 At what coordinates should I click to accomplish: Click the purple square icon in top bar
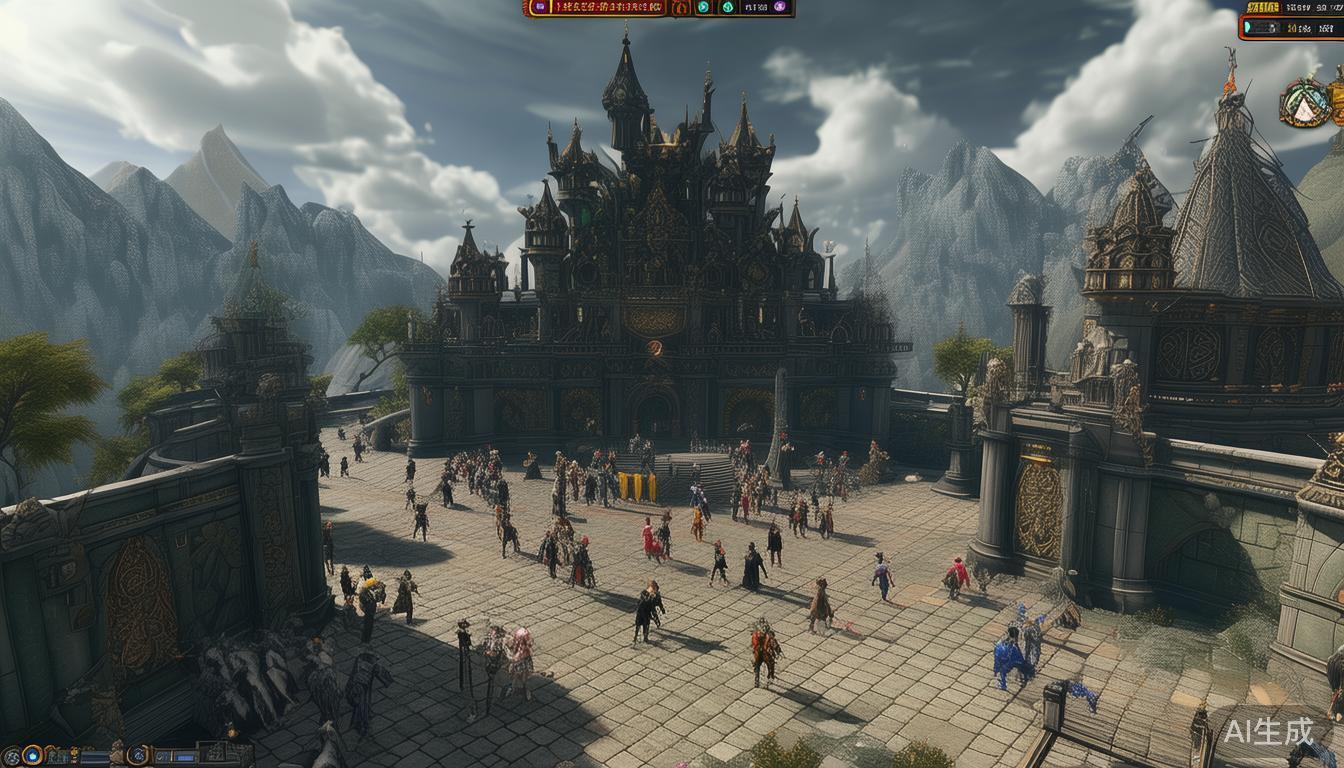540,7
